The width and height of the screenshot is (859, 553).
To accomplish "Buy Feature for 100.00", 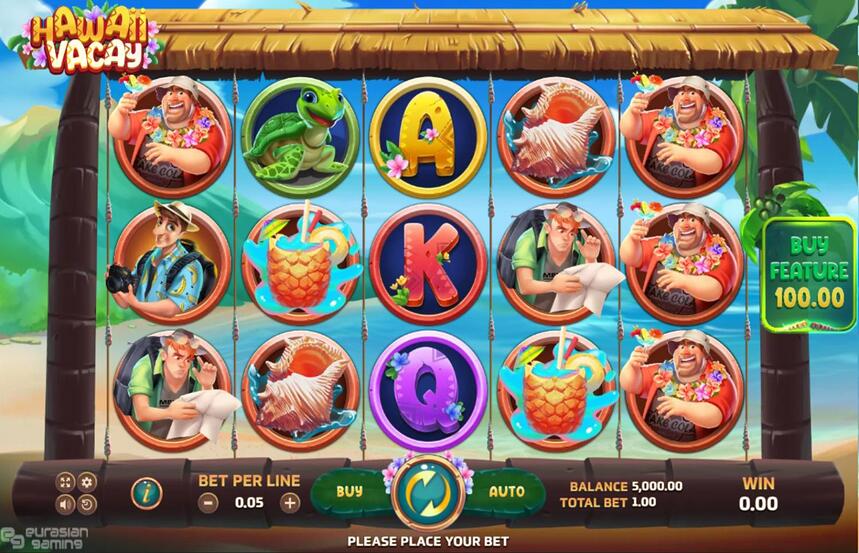I will tap(808, 274).
